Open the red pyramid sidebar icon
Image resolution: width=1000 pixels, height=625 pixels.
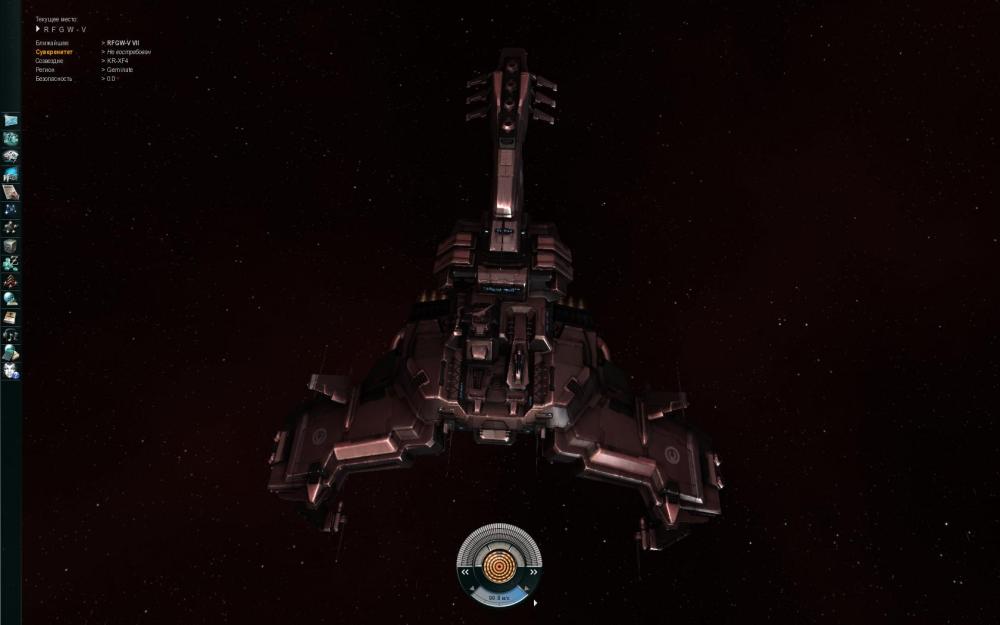click(x=11, y=281)
